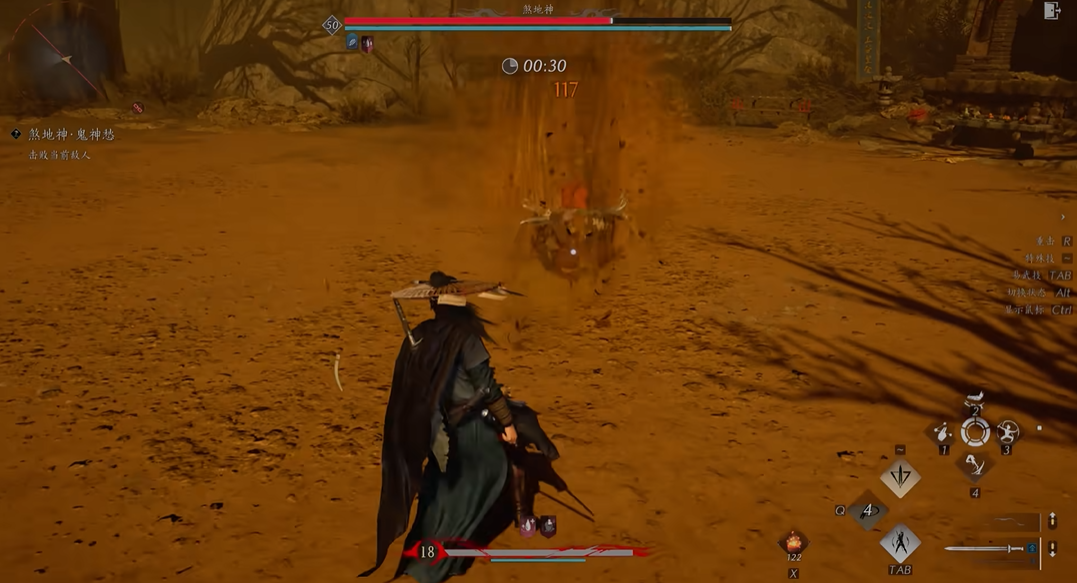Select the 煞地神·鬼神愁 quest tracker

(71, 134)
